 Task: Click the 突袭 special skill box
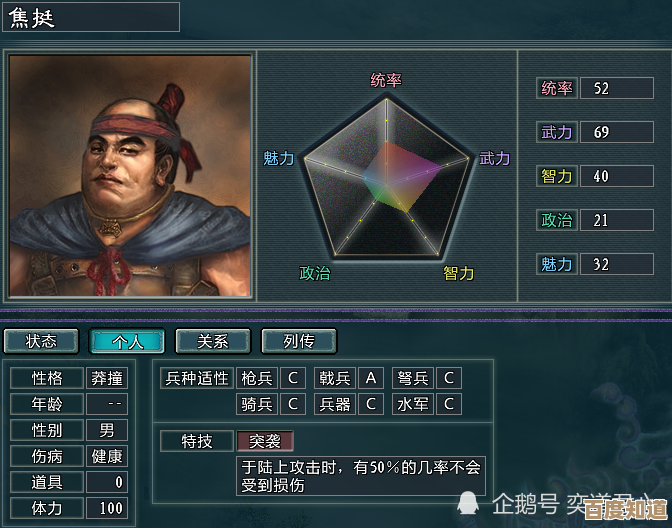pyautogui.click(x=265, y=441)
